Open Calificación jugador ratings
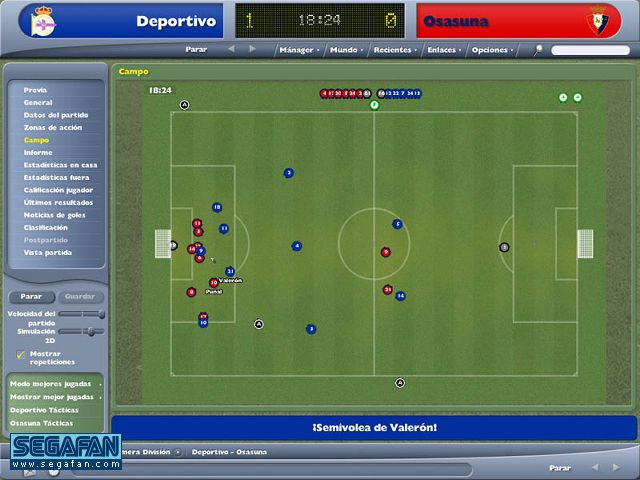Screen dimensions: 640x480 click(x=58, y=190)
